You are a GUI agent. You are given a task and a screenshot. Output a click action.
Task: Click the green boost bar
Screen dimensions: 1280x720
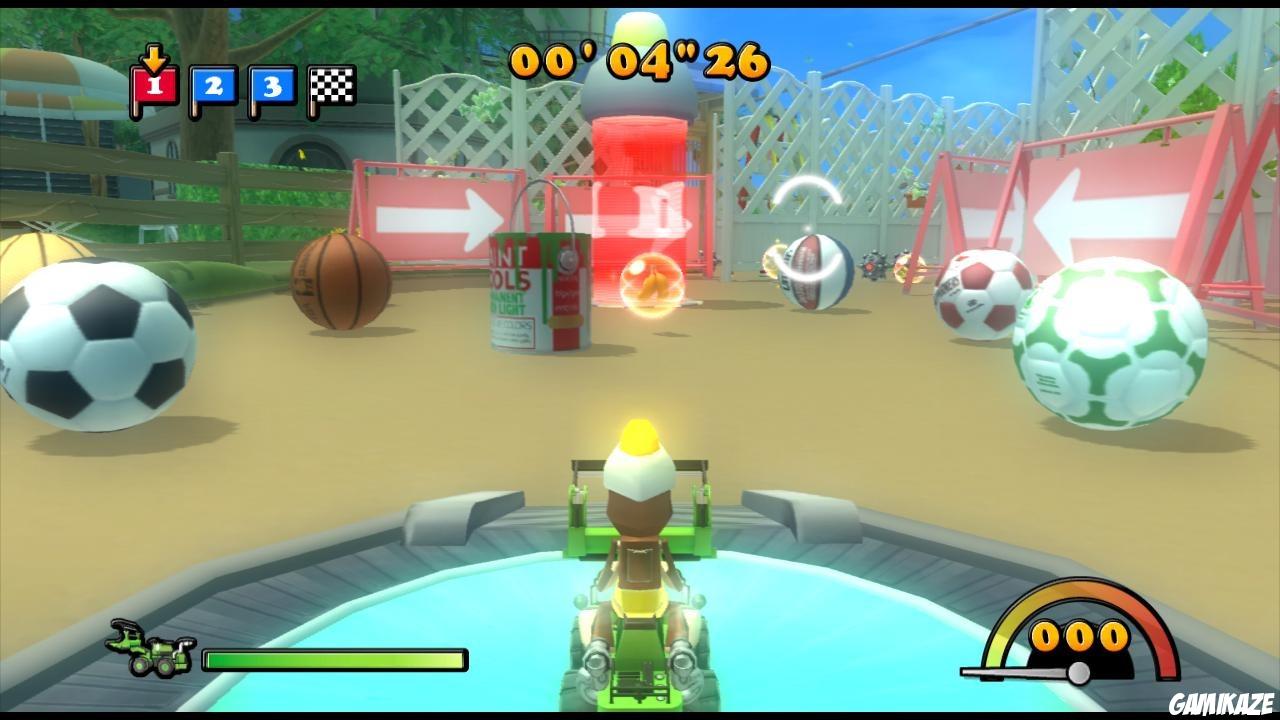click(x=335, y=658)
